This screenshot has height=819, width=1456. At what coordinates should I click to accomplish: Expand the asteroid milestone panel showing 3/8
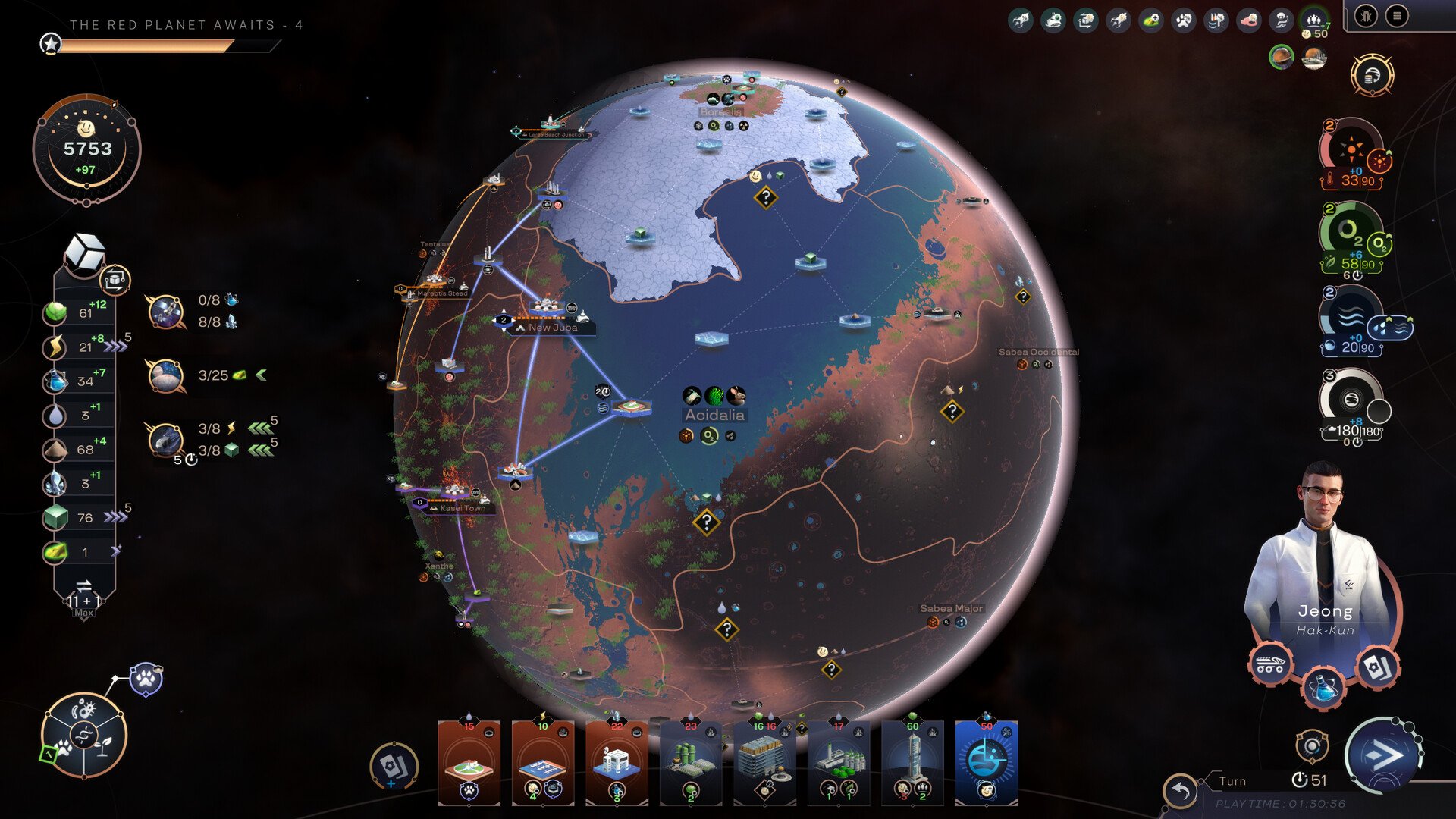168,440
